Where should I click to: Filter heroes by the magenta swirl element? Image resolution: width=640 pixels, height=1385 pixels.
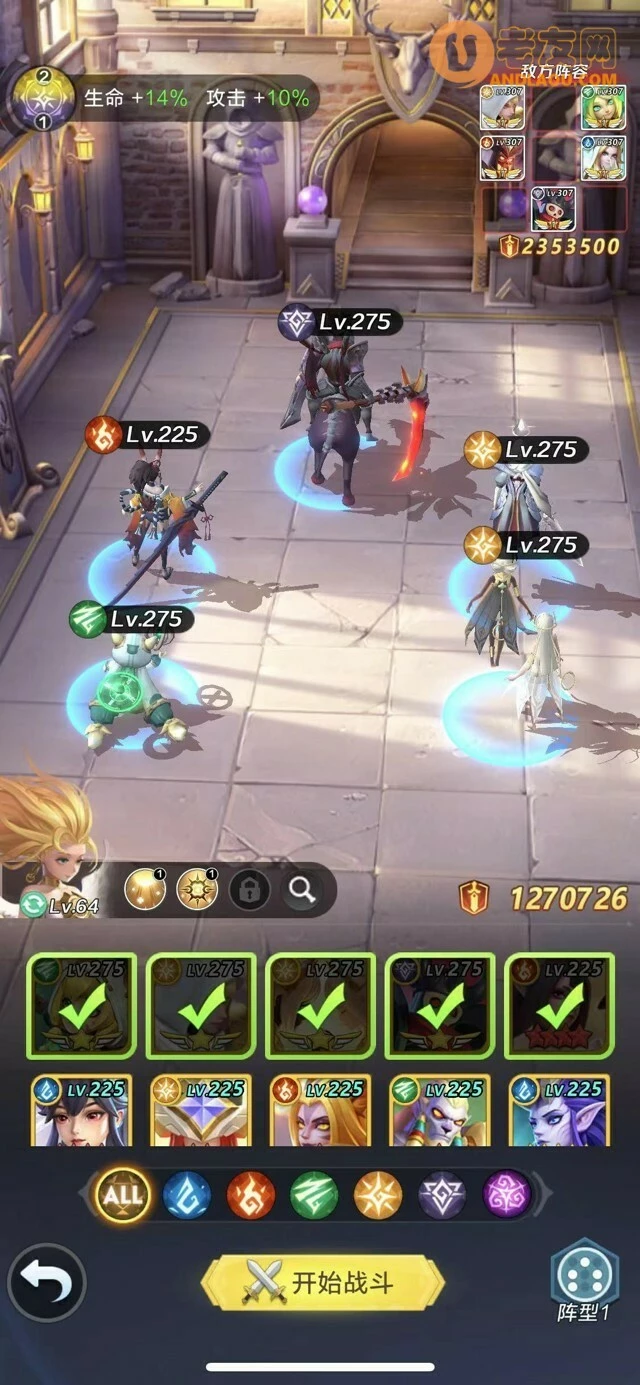coord(507,1194)
